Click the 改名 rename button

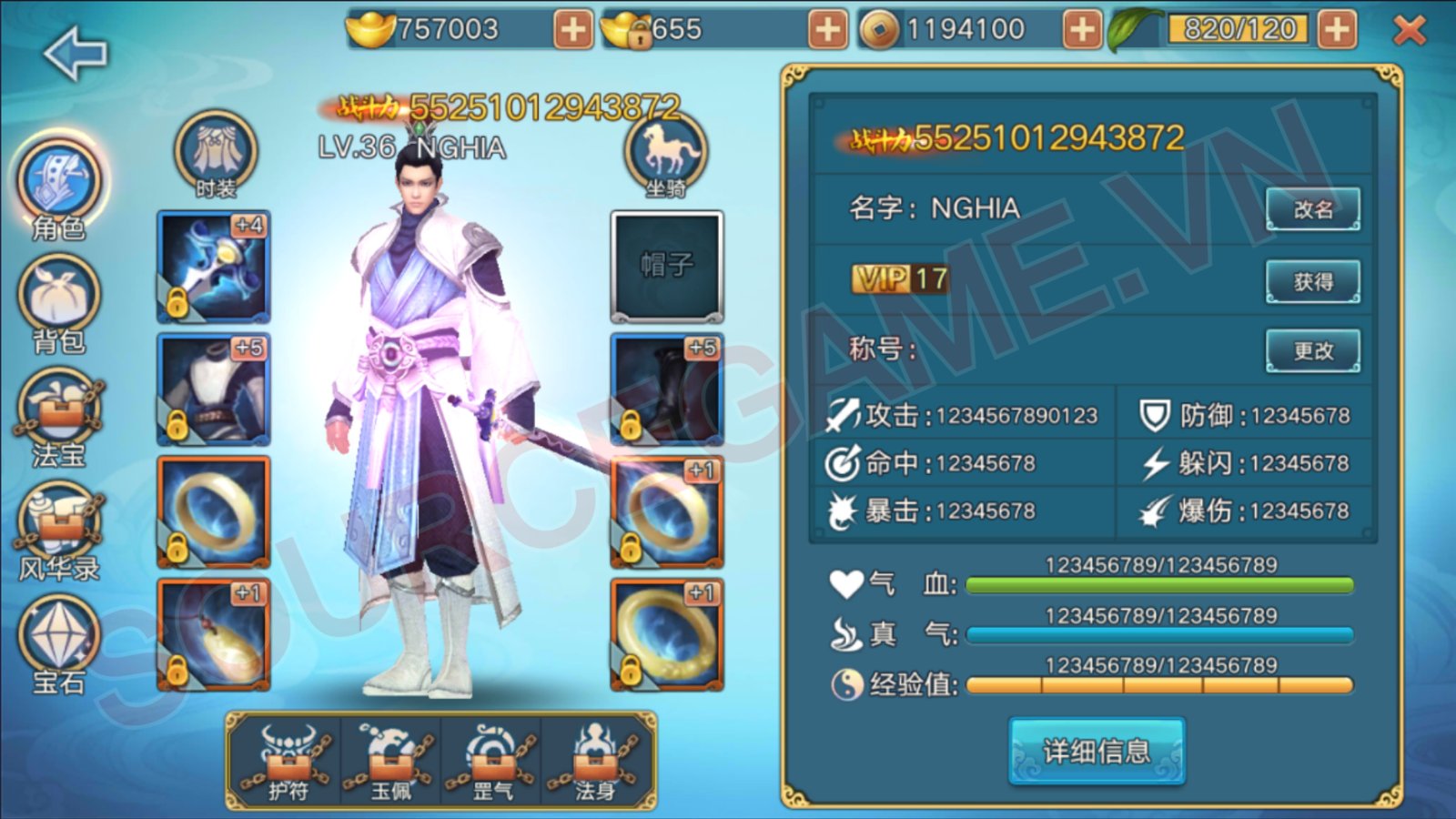(x=1312, y=209)
